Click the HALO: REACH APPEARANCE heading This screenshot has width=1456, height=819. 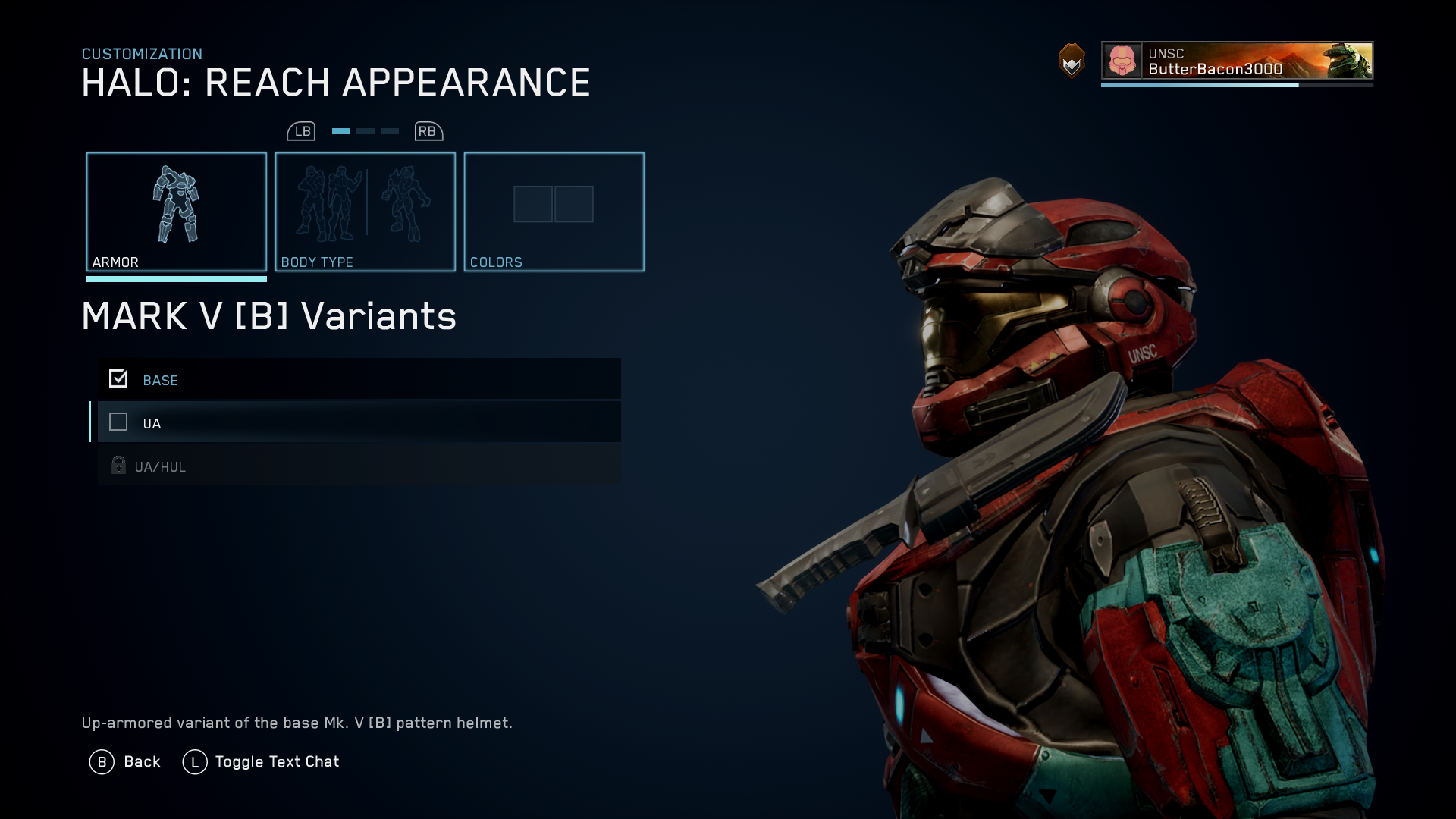[x=336, y=82]
